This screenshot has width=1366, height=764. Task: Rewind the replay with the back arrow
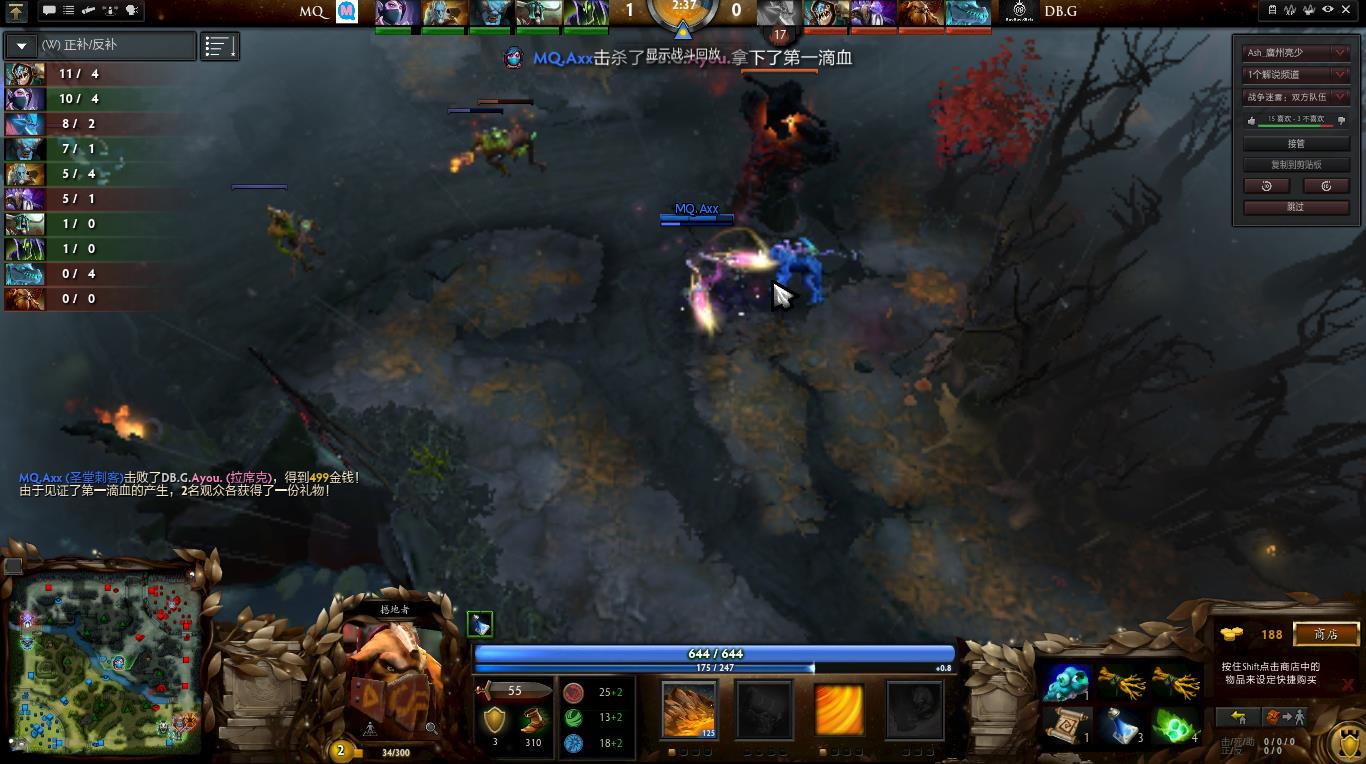point(1266,186)
